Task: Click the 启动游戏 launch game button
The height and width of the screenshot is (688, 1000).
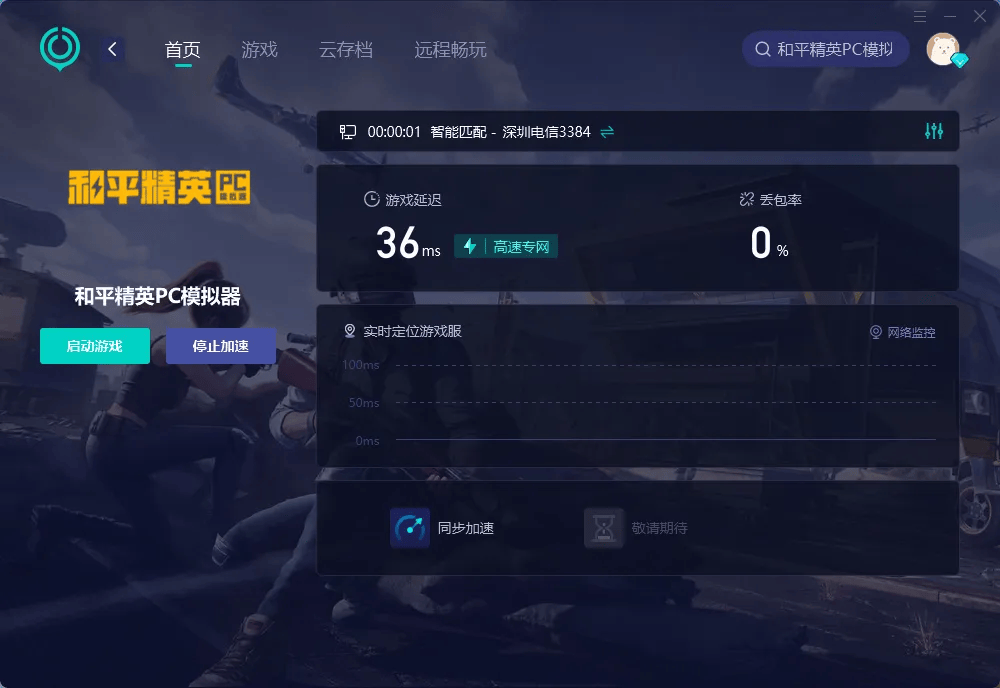Action: click(x=95, y=346)
